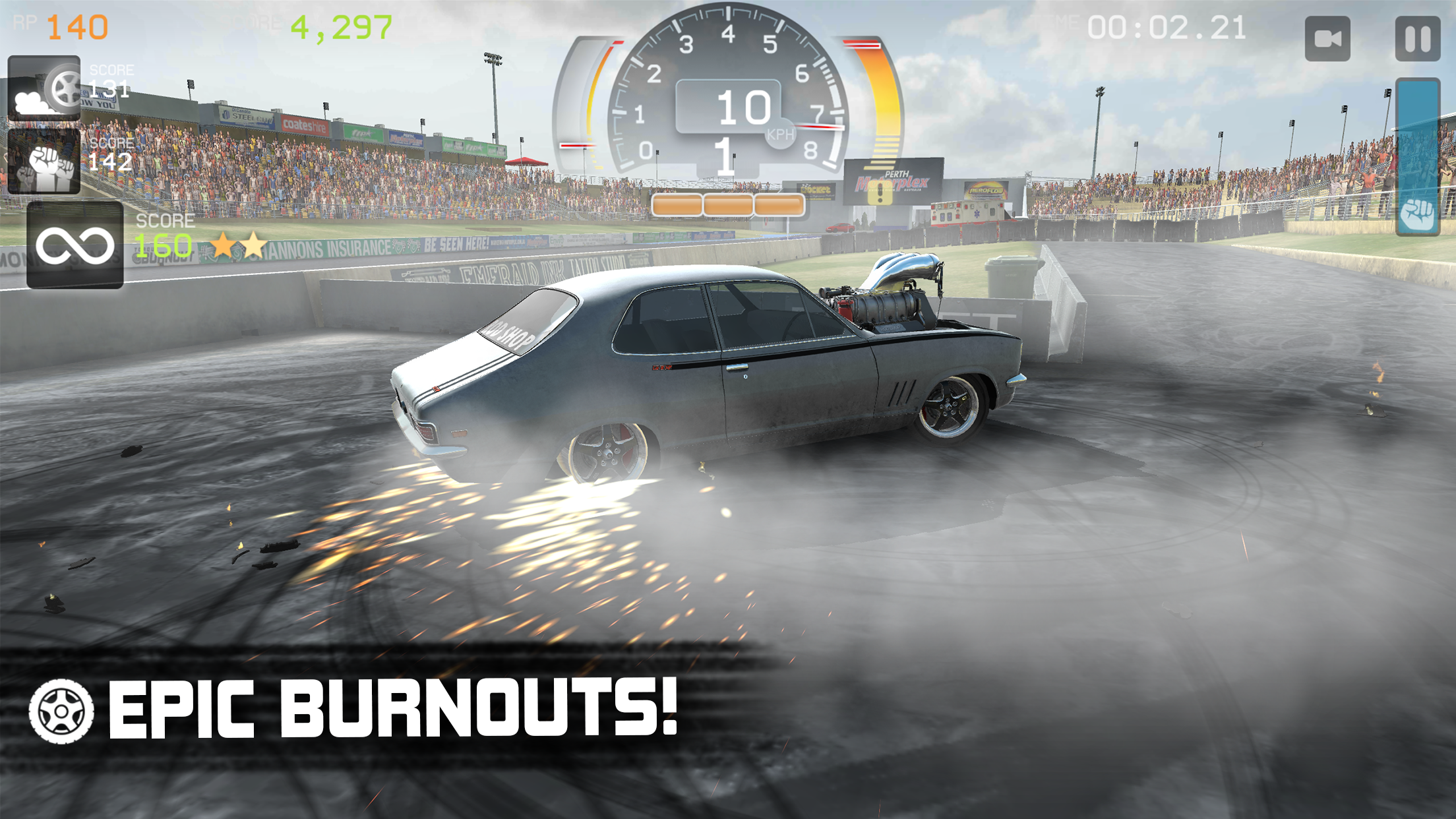
Task: Tap the two gold stars under the scores
Action: [237, 244]
